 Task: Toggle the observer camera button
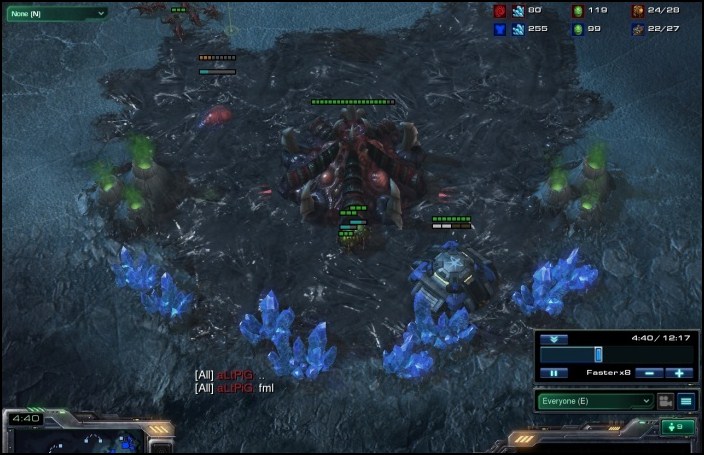tap(664, 401)
